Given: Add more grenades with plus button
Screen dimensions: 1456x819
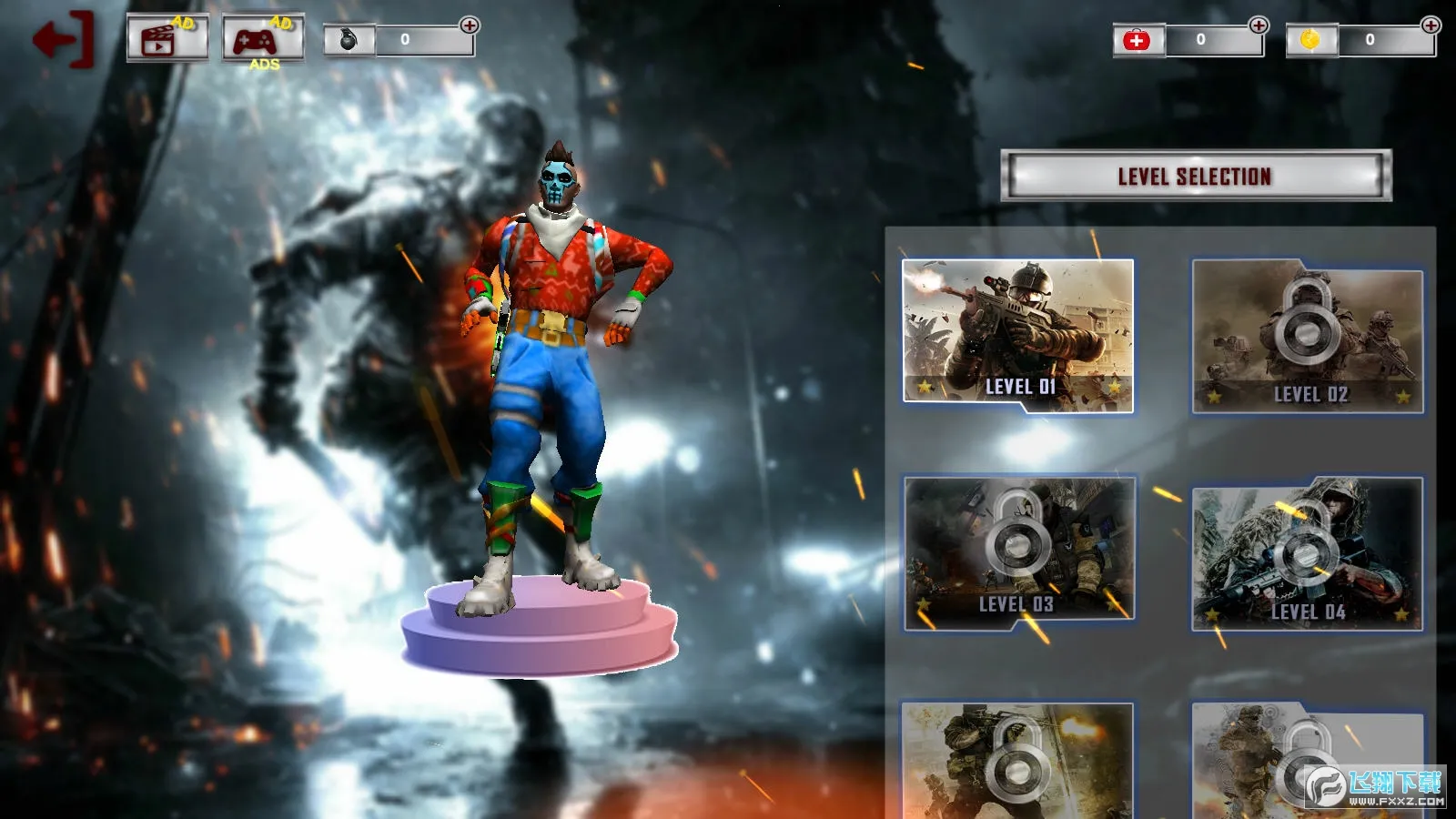Looking at the screenshot, I should (470, 25).
